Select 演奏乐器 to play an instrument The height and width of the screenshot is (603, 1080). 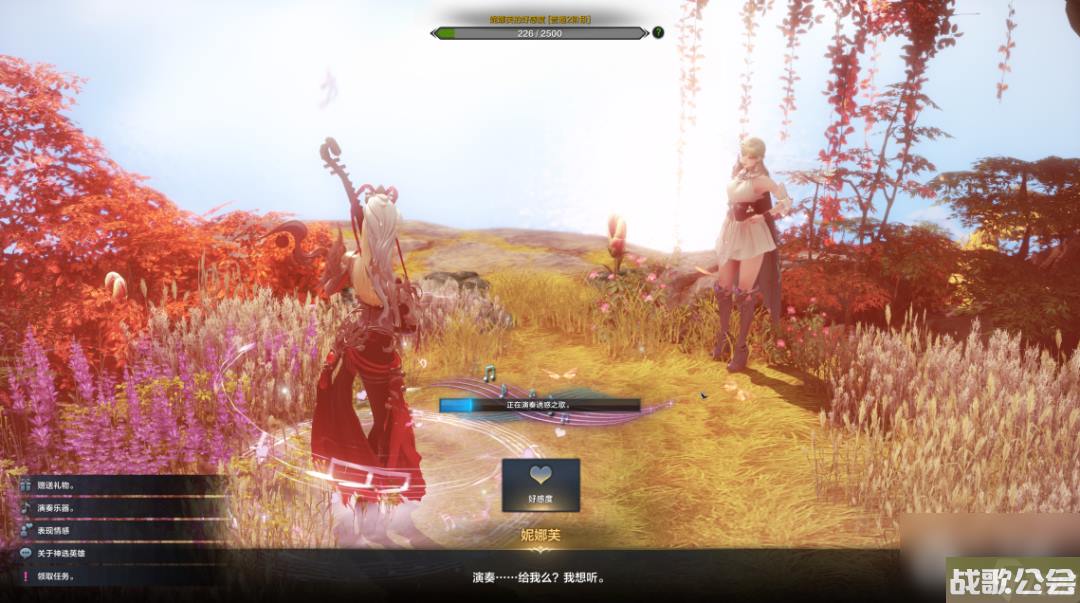pos(60,508)
